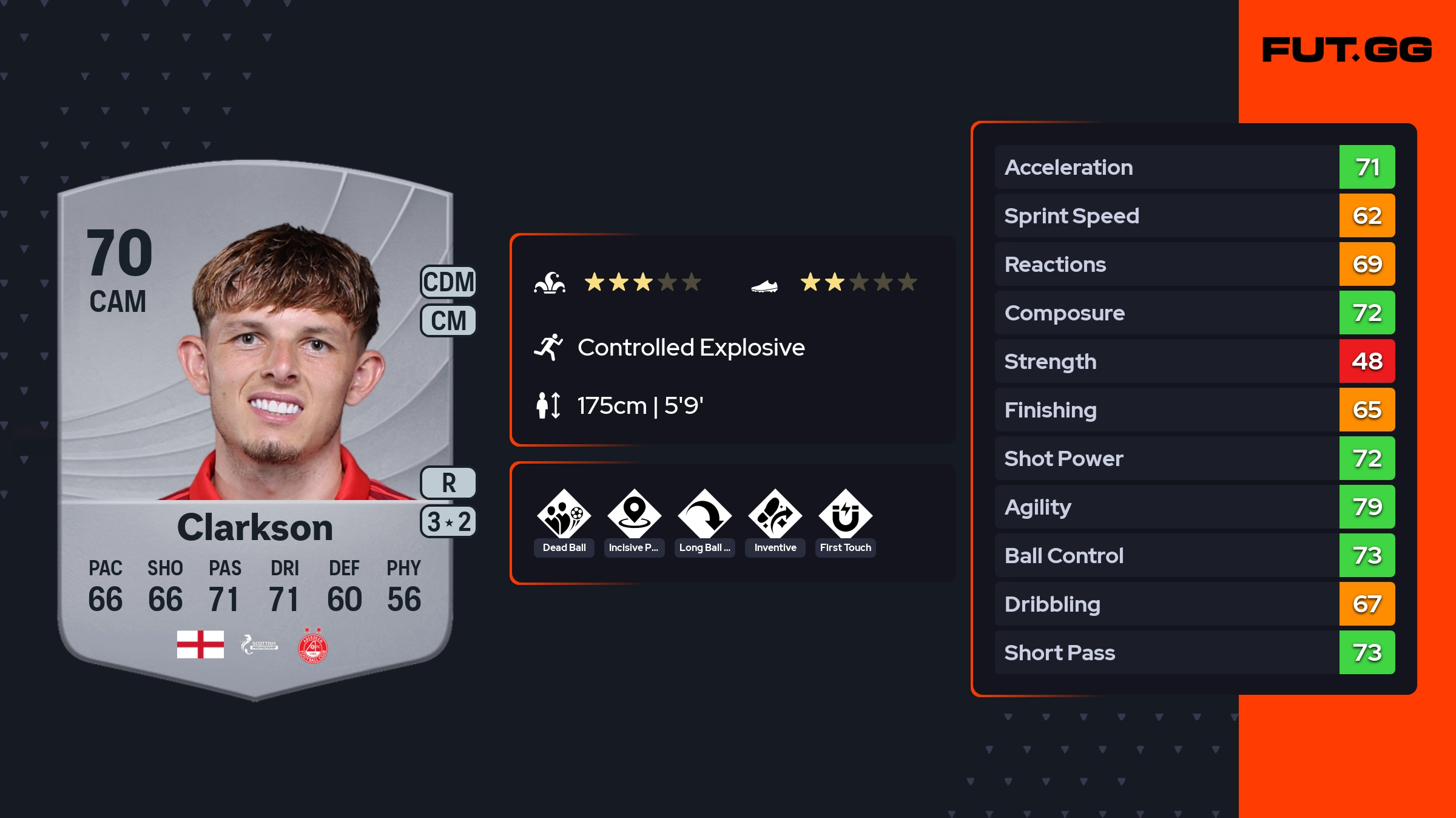Select the England flag on the card
This screenshot has height=818, width=1456.
200,644
